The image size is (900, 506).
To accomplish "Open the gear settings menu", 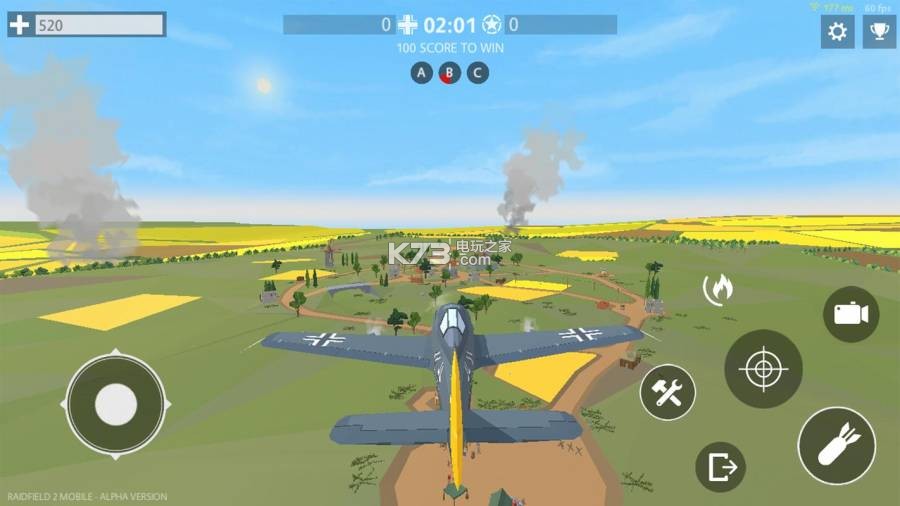I will point(837,32).
